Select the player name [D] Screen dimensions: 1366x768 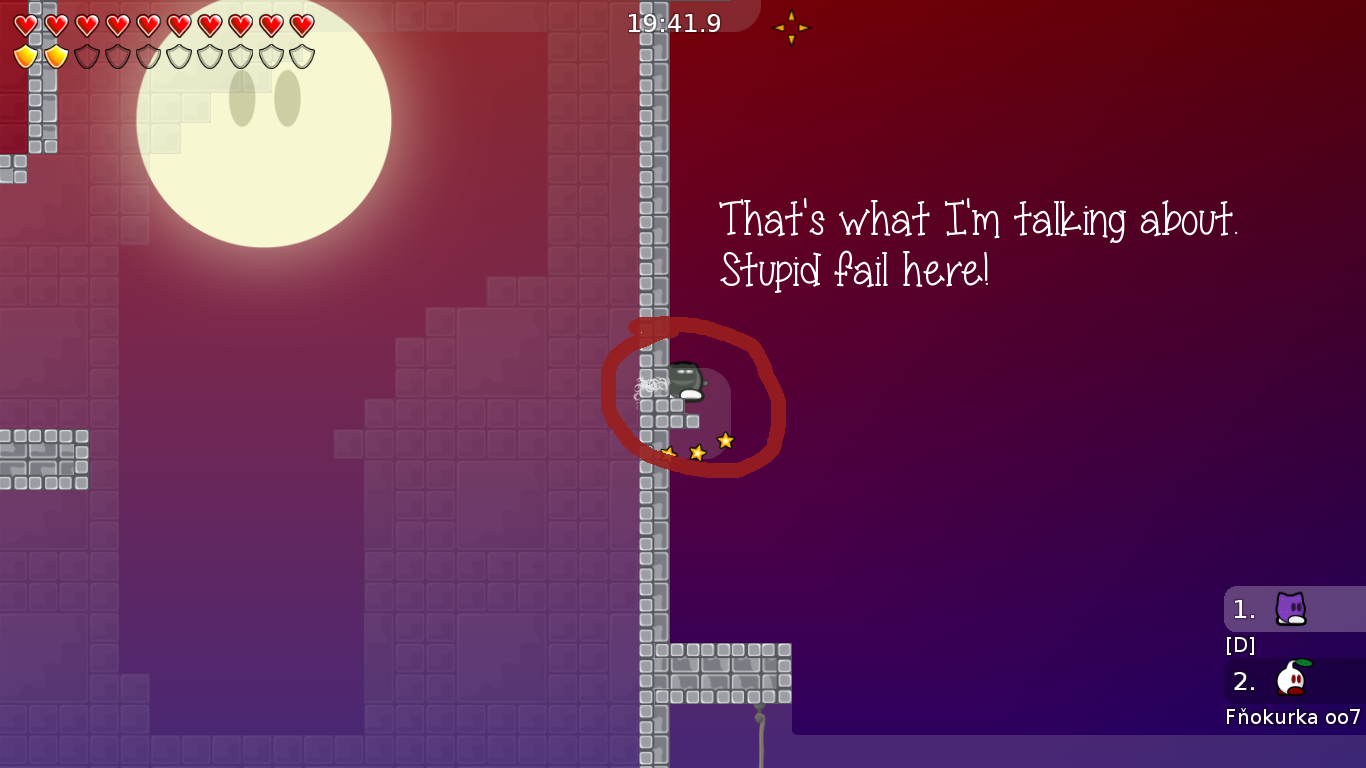coord(1240,645)
